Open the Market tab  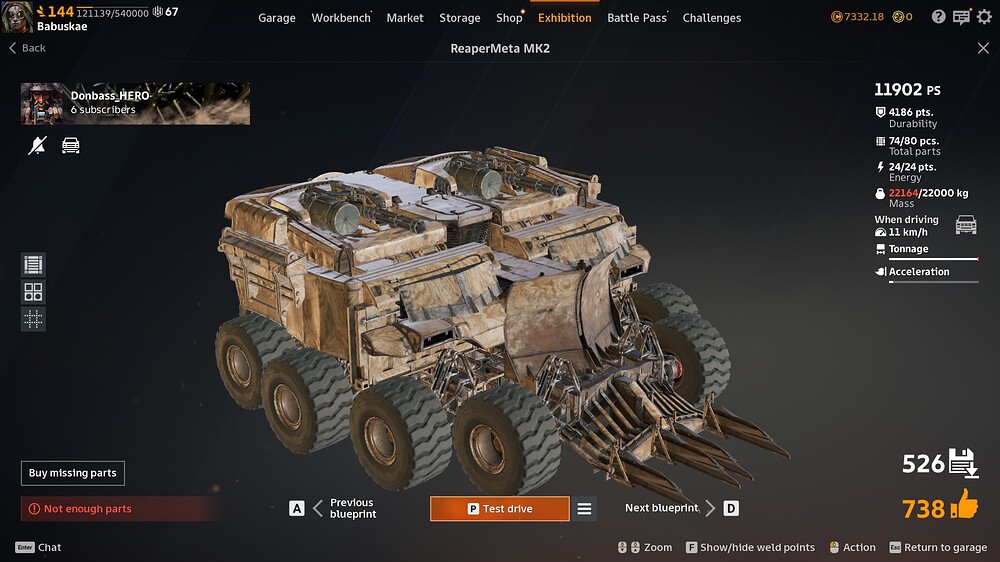[405, 17]
